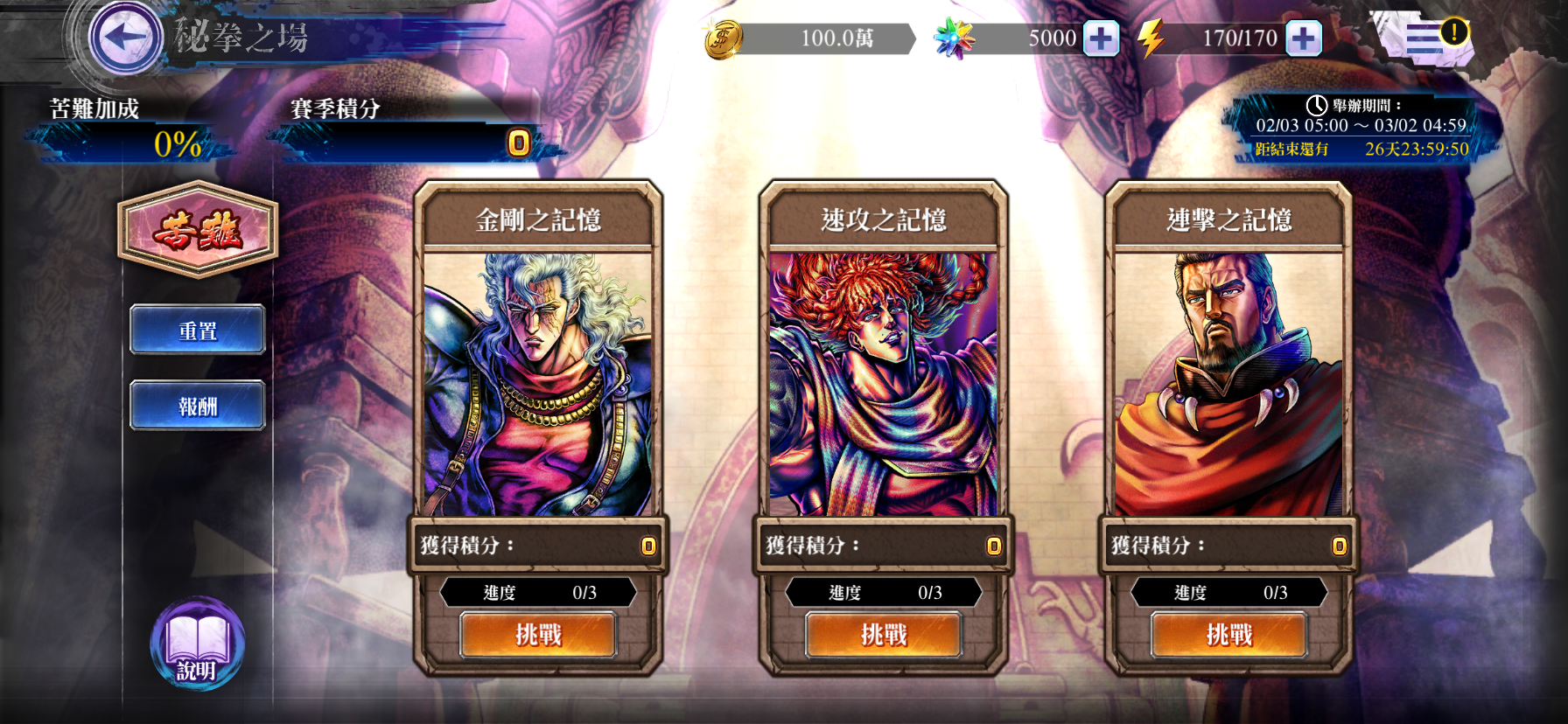Tap the 進度 0/3 progress bar under 金剛之記憶

(x=538, y=592)
